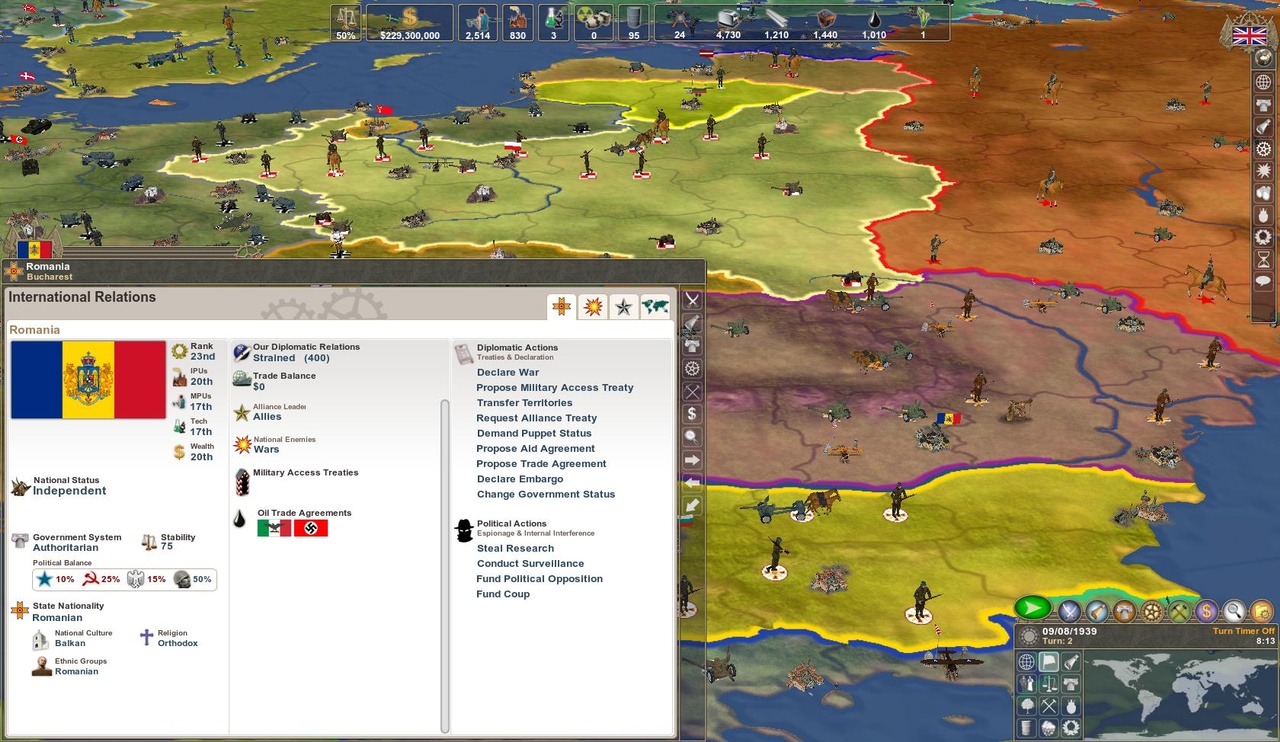Switch to the world map tab in International Relations
Viewport: 1280px width, 742px height.
[657, 306]
